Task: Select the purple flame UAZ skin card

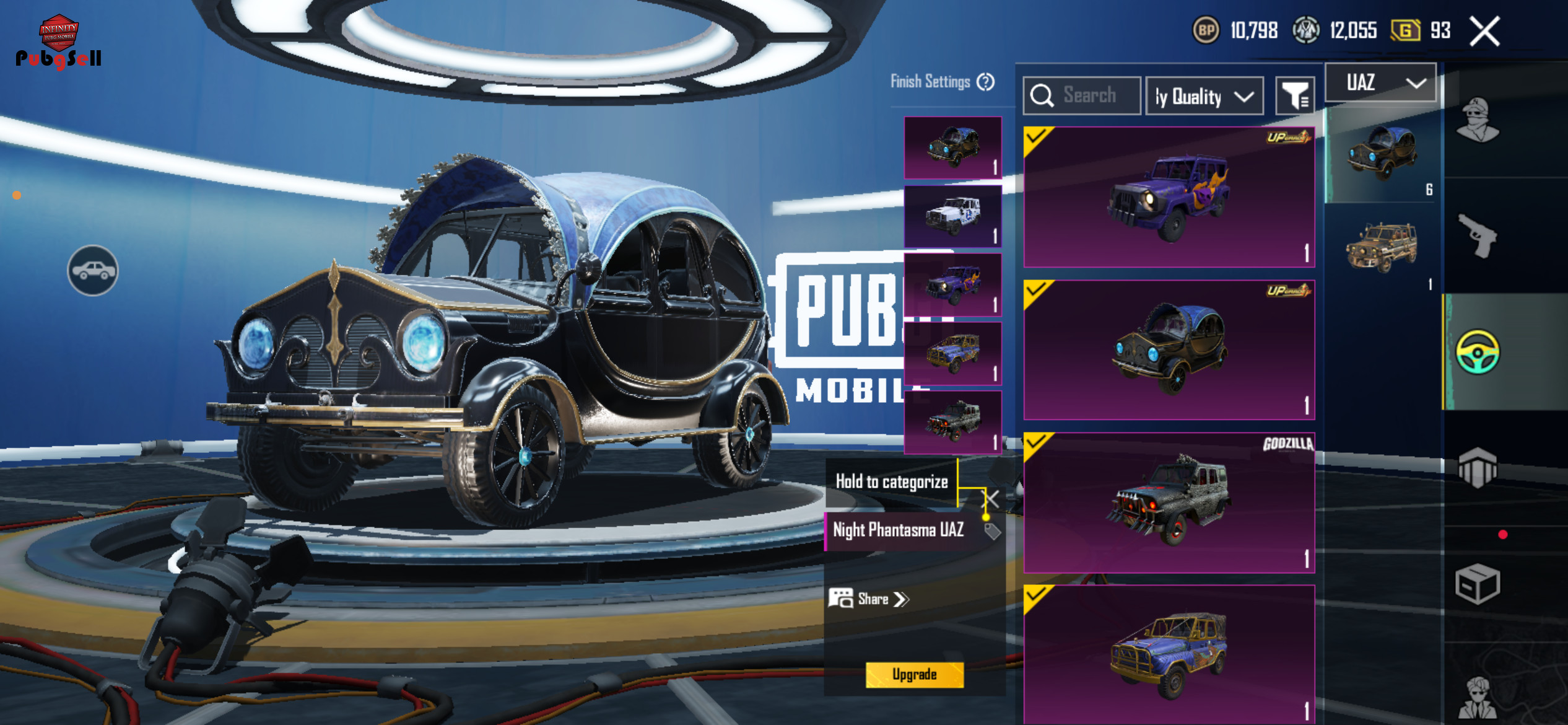Action: coord(1169,197)
